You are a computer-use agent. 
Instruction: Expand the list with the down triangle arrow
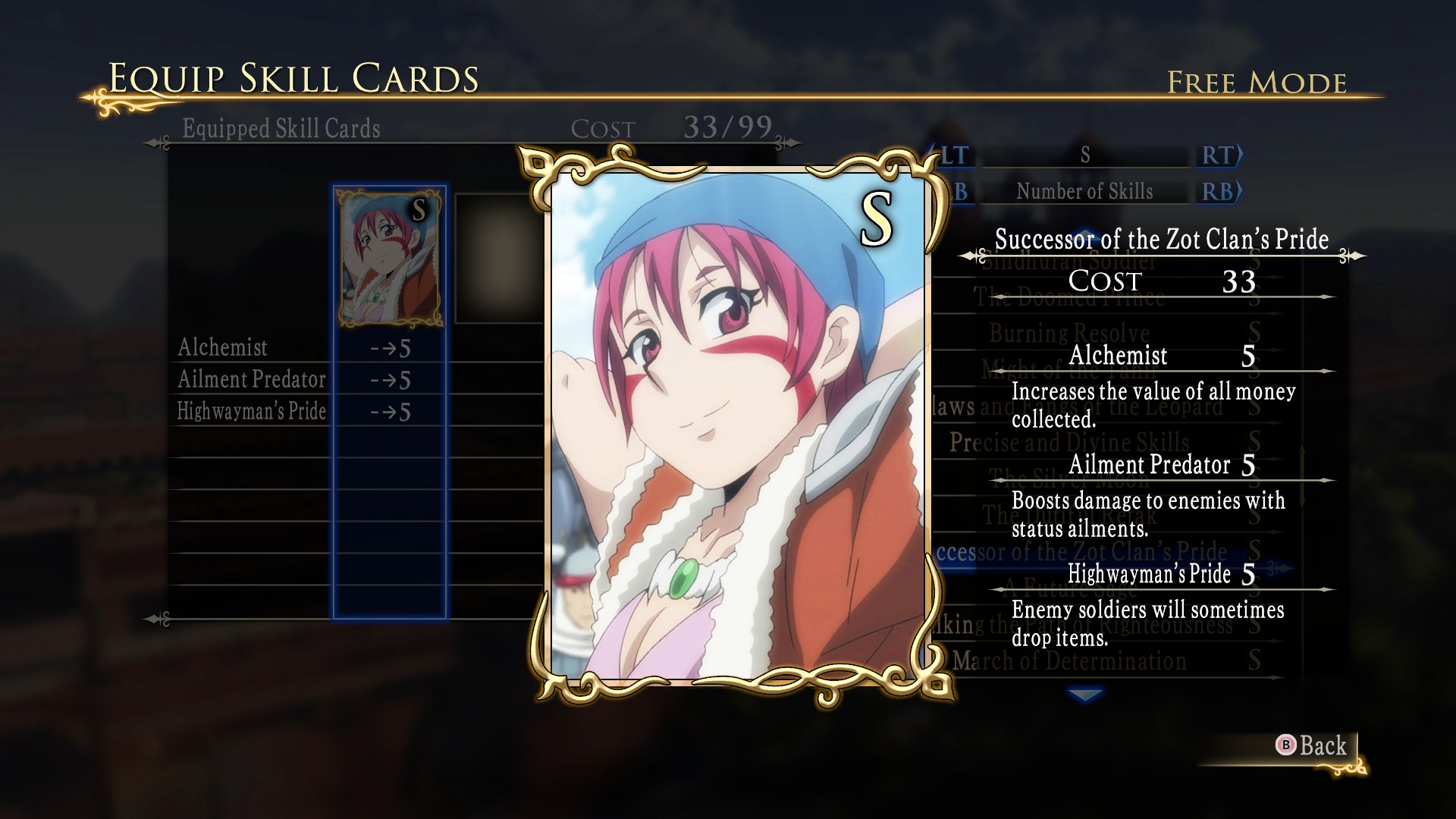1085,693
